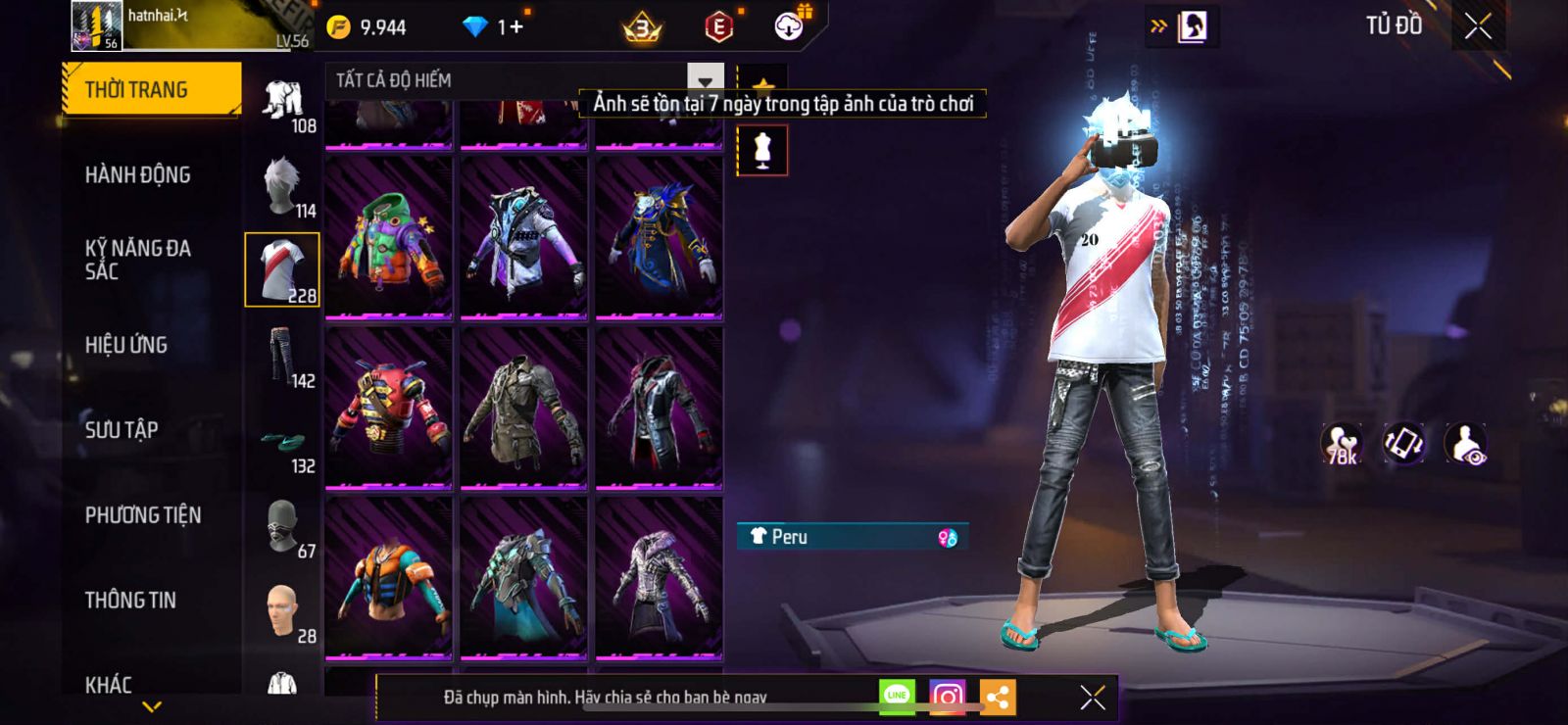The image size is (1568, 725).
Task: Select the green and purple hoodie jacket
Action: coord(389,238)
